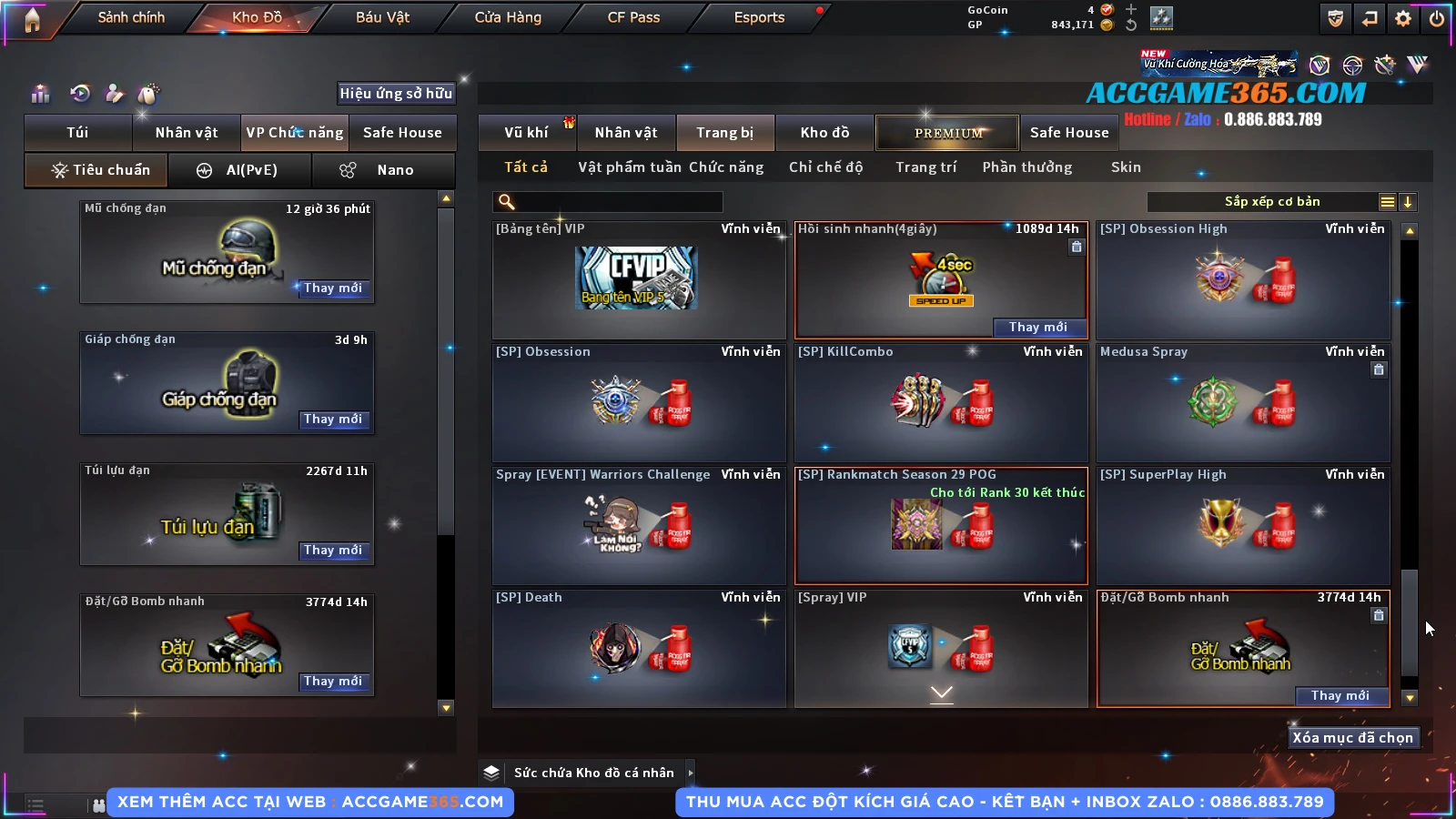Switch to the PREMIUM tab
Viewport: 1456px width, 819px height.
[x=947, y=133]
